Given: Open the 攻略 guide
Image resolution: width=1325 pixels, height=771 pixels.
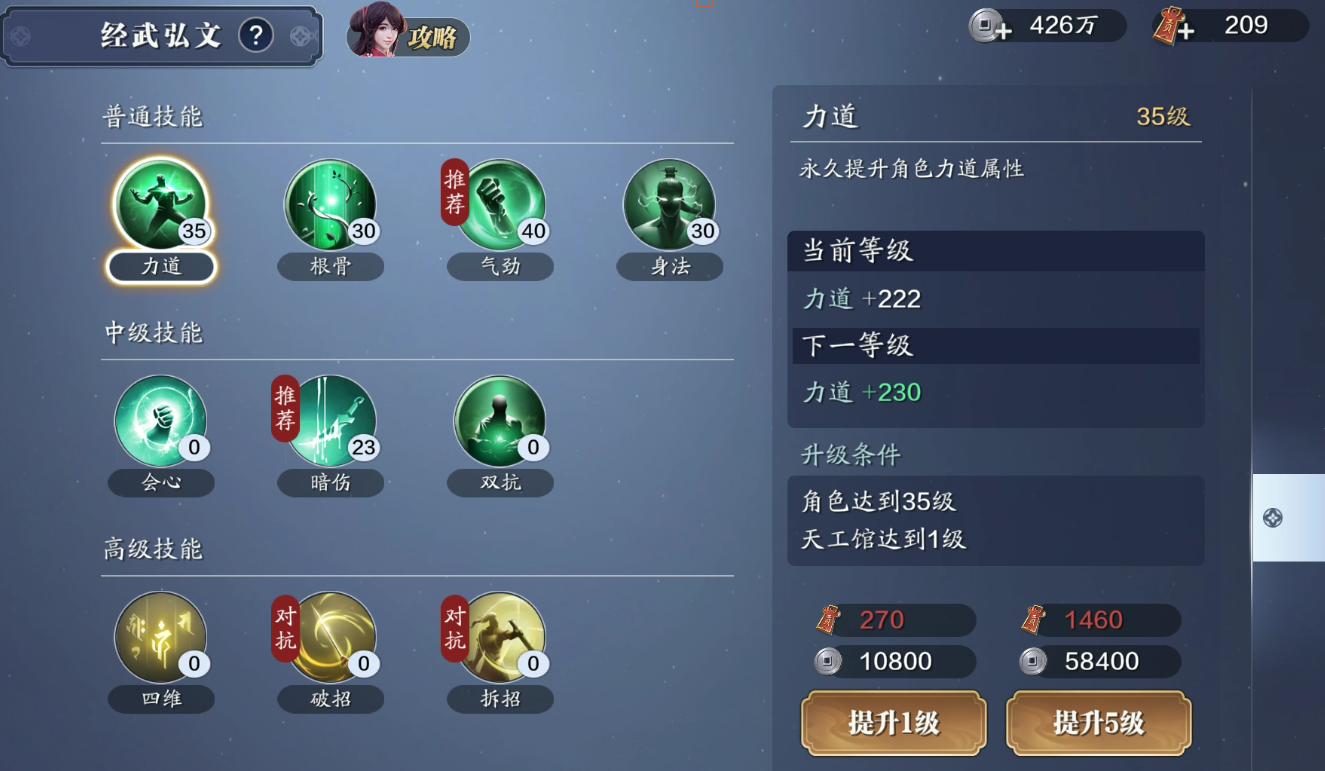Looking at the screenshot, I should 433,38.
